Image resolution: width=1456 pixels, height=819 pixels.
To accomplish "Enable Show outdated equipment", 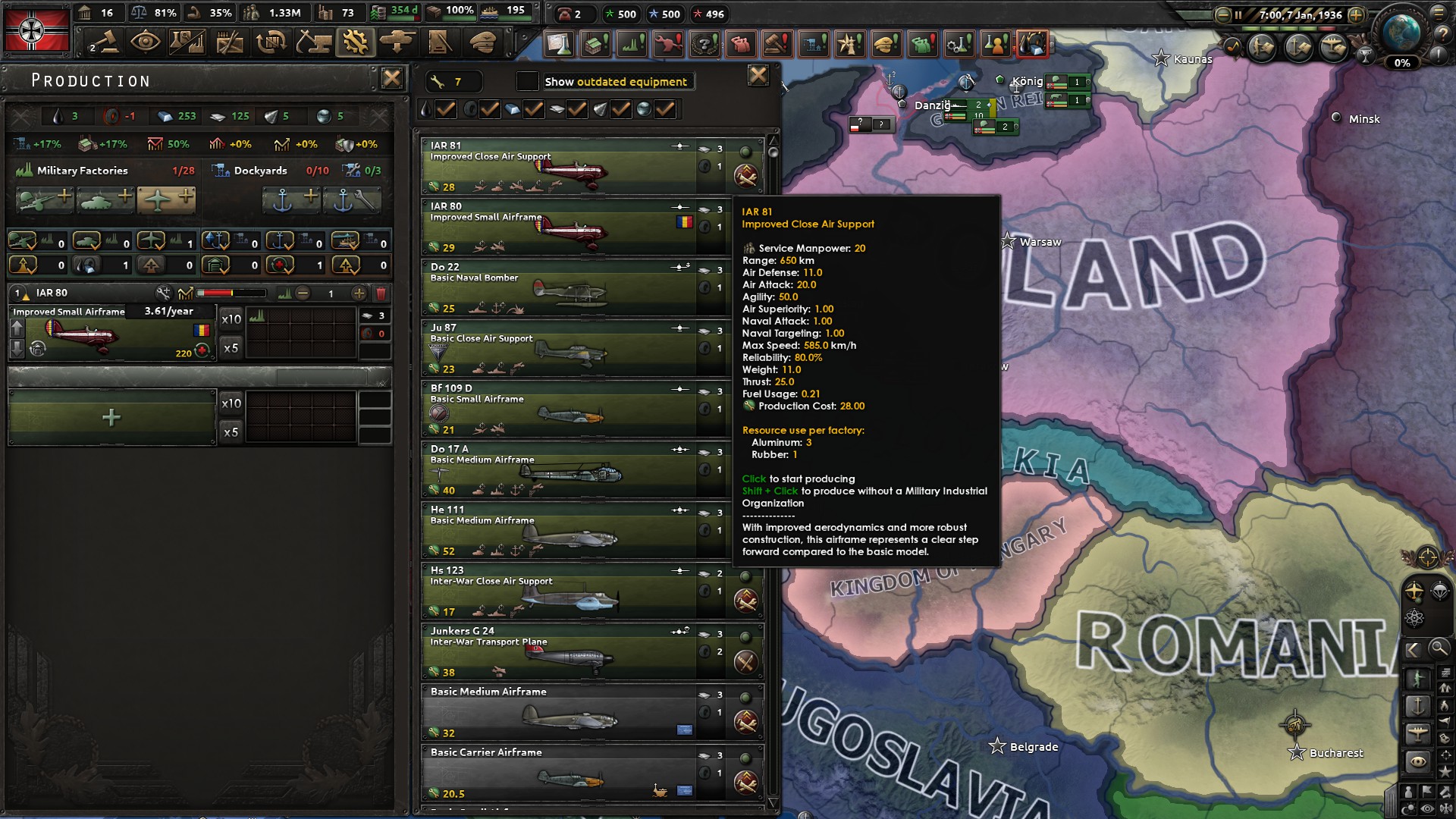I will [x=529, y=81].
